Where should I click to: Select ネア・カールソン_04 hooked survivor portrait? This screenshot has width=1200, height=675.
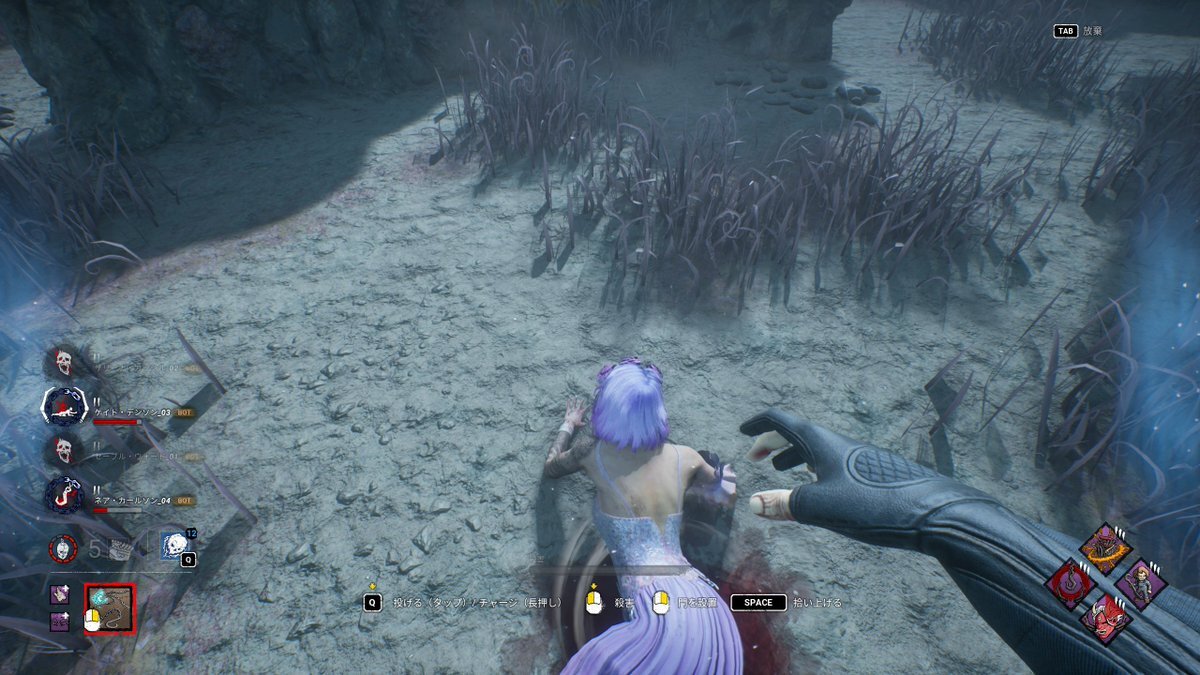65,495
